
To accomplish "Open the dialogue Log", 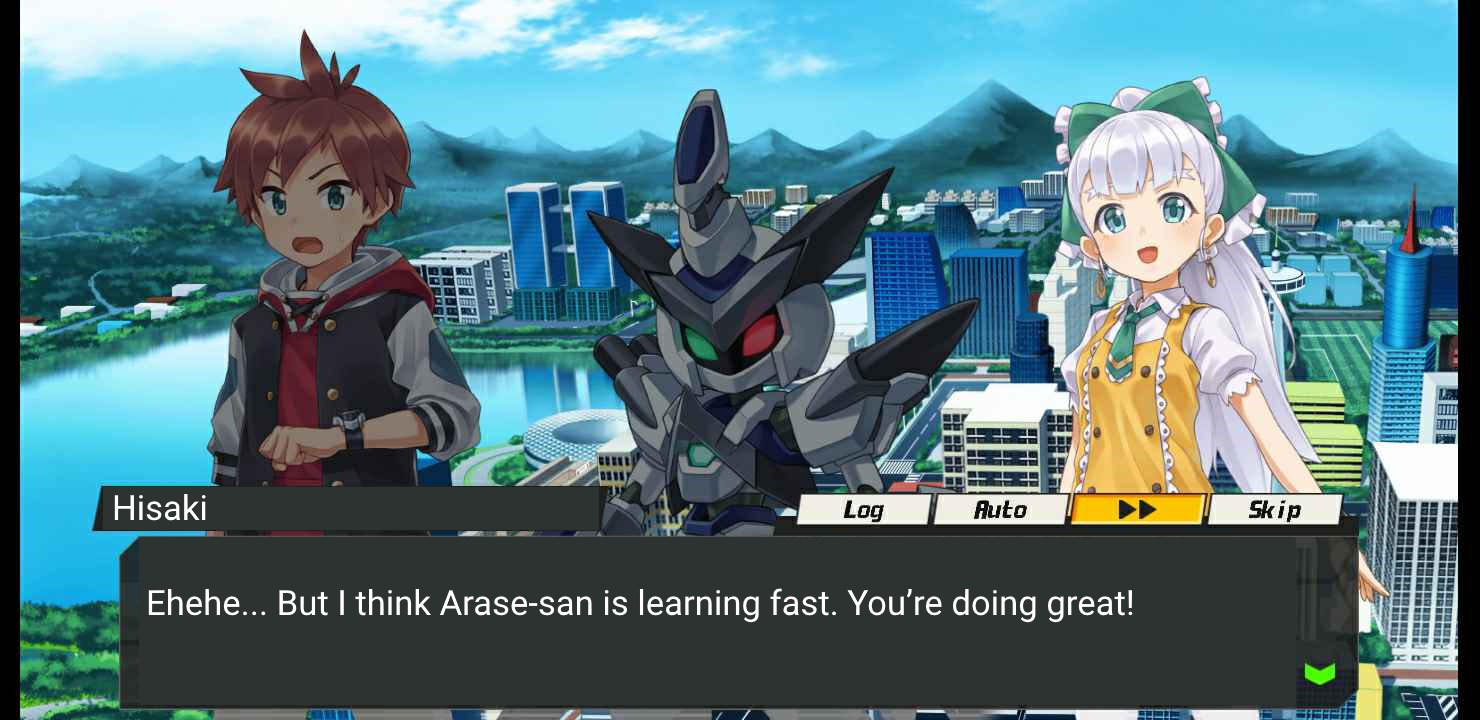I will (863, 510).
